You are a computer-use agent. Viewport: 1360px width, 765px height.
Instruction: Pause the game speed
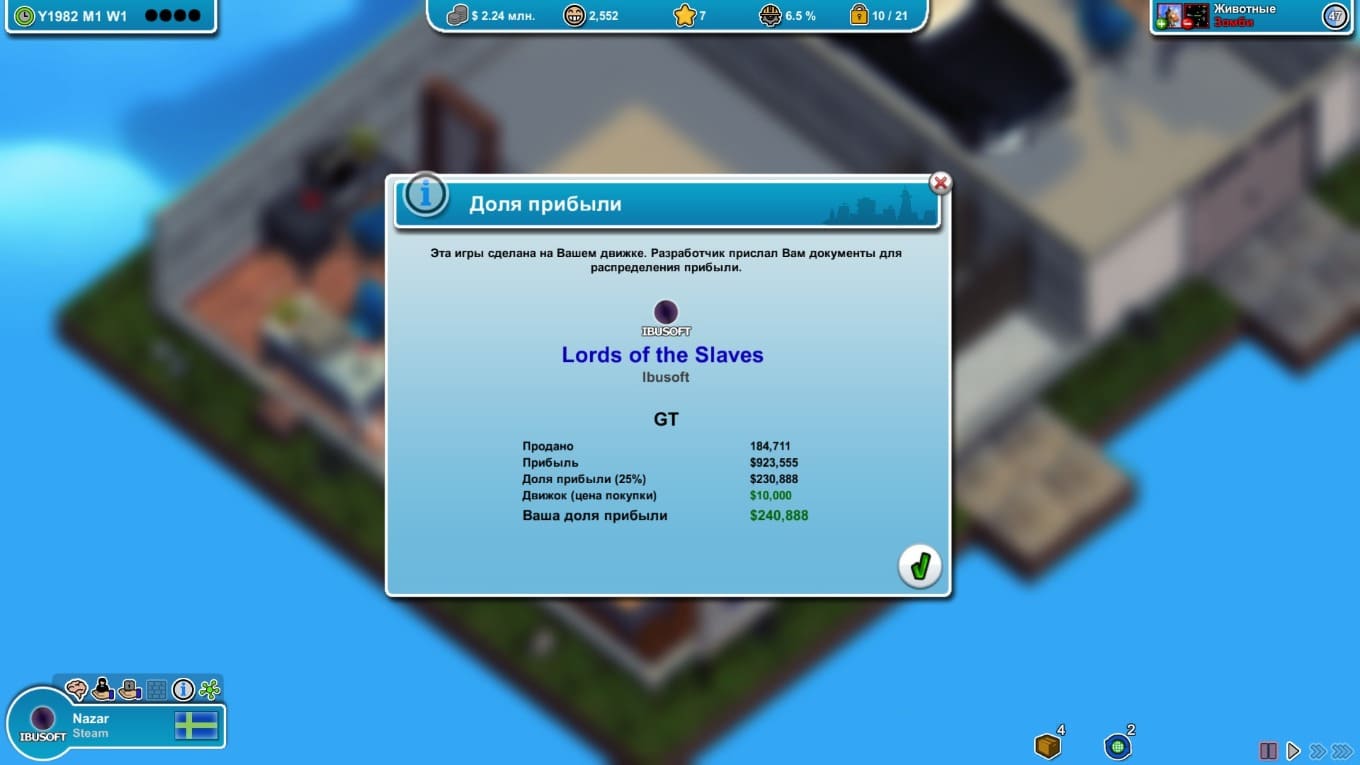point(1268,750)
